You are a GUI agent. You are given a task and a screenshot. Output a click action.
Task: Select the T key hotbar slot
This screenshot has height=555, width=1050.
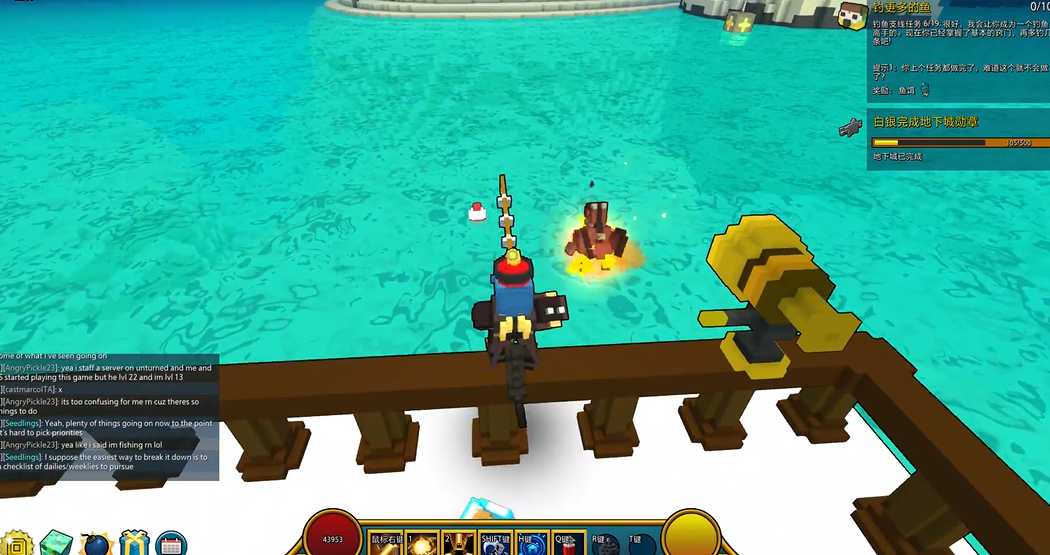639,544
